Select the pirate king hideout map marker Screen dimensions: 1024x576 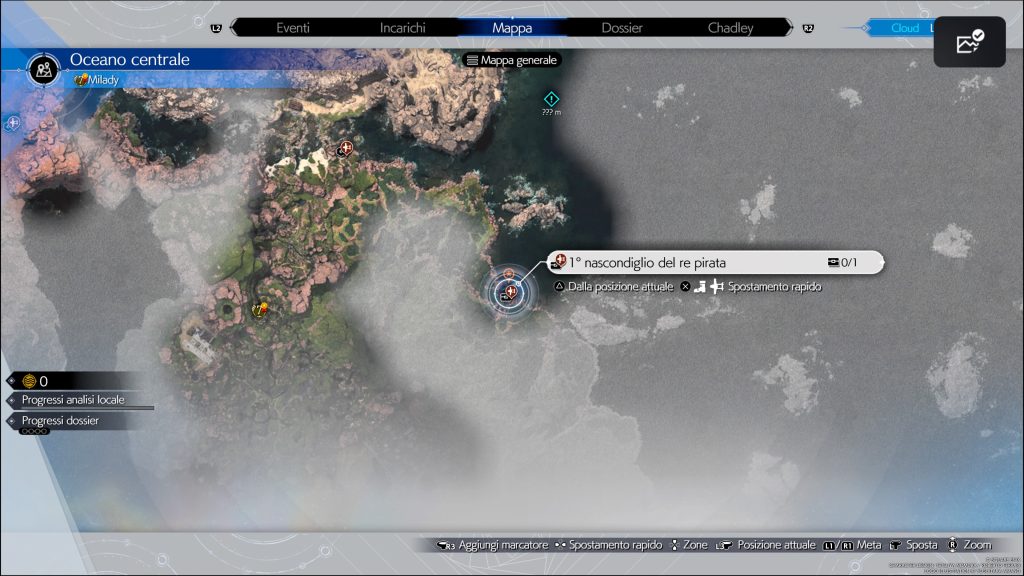[x=511, y=292]
